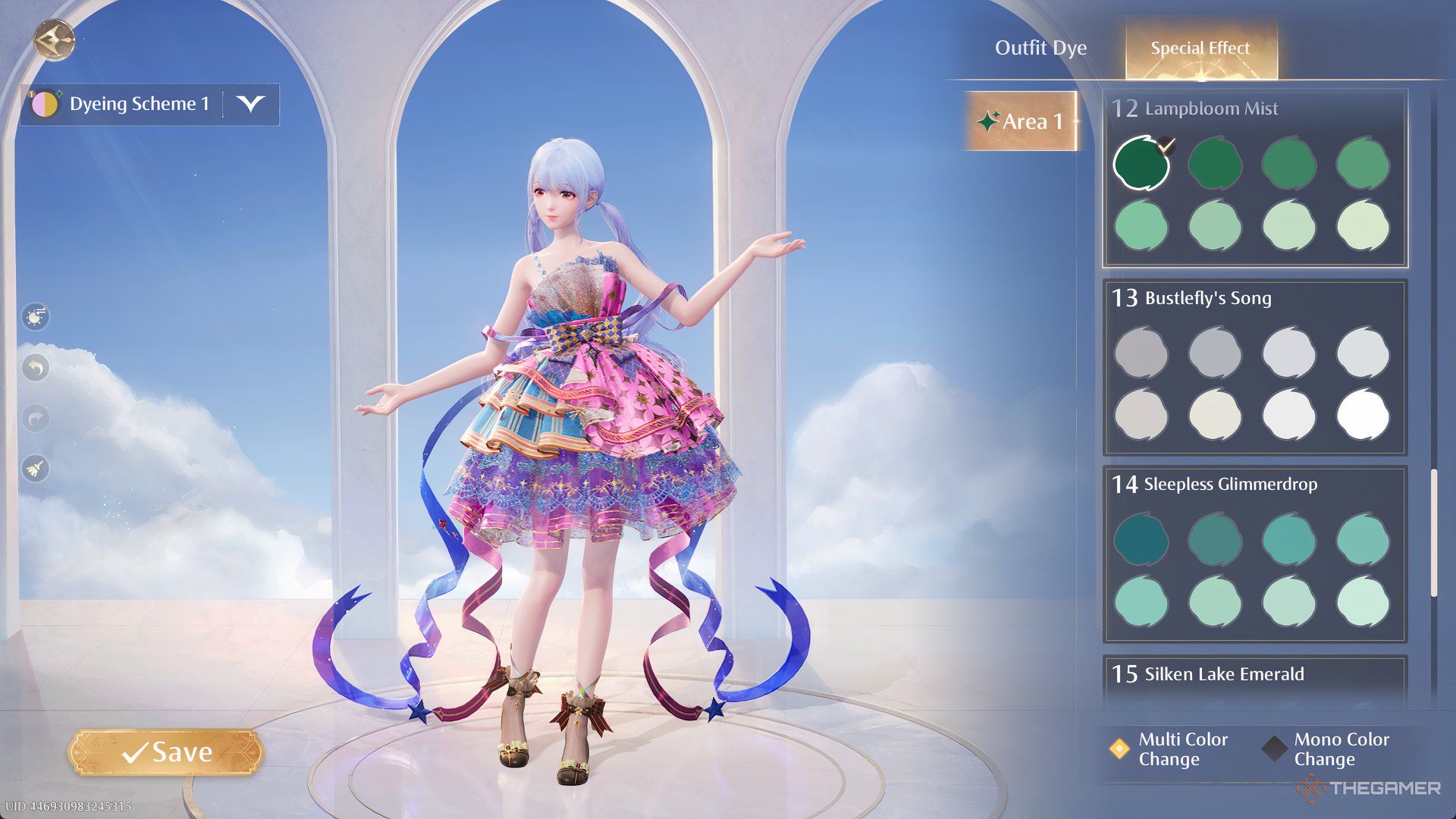Toggle the sun-shaped icon above undo

click(x=36, y=316)
